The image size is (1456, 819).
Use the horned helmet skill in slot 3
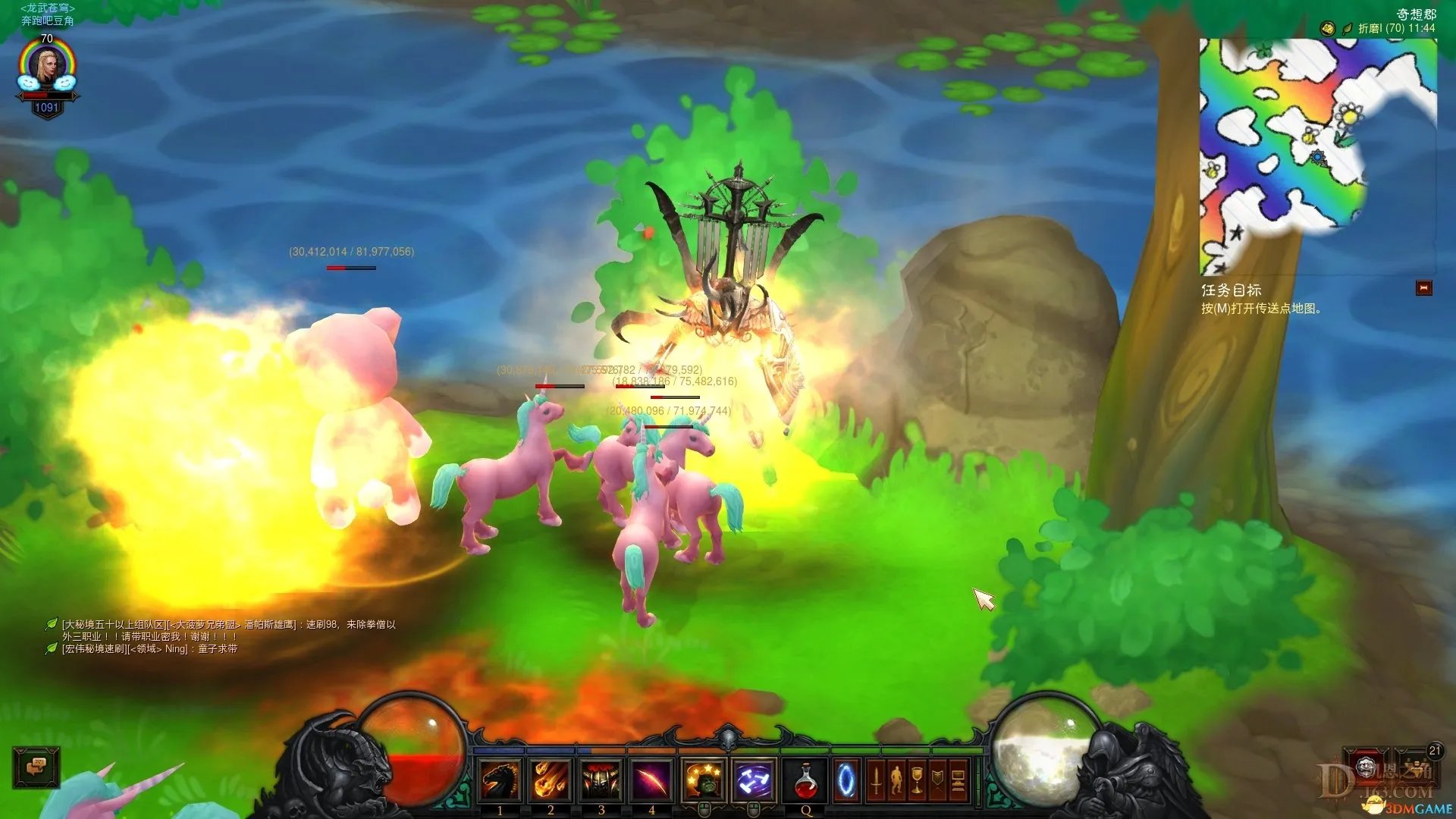(601, 780)
